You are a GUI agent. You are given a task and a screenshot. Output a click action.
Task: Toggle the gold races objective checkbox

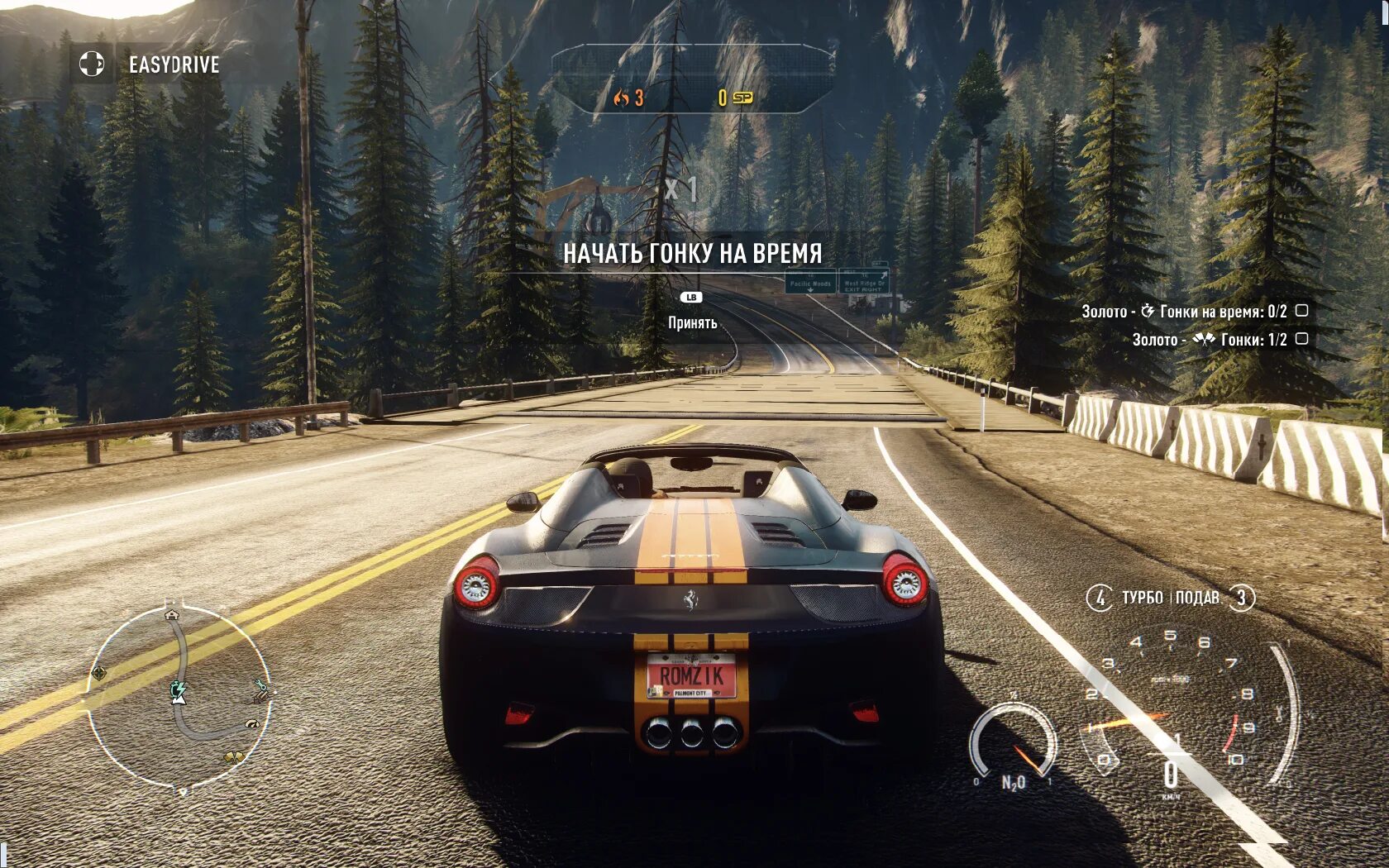1301,339
